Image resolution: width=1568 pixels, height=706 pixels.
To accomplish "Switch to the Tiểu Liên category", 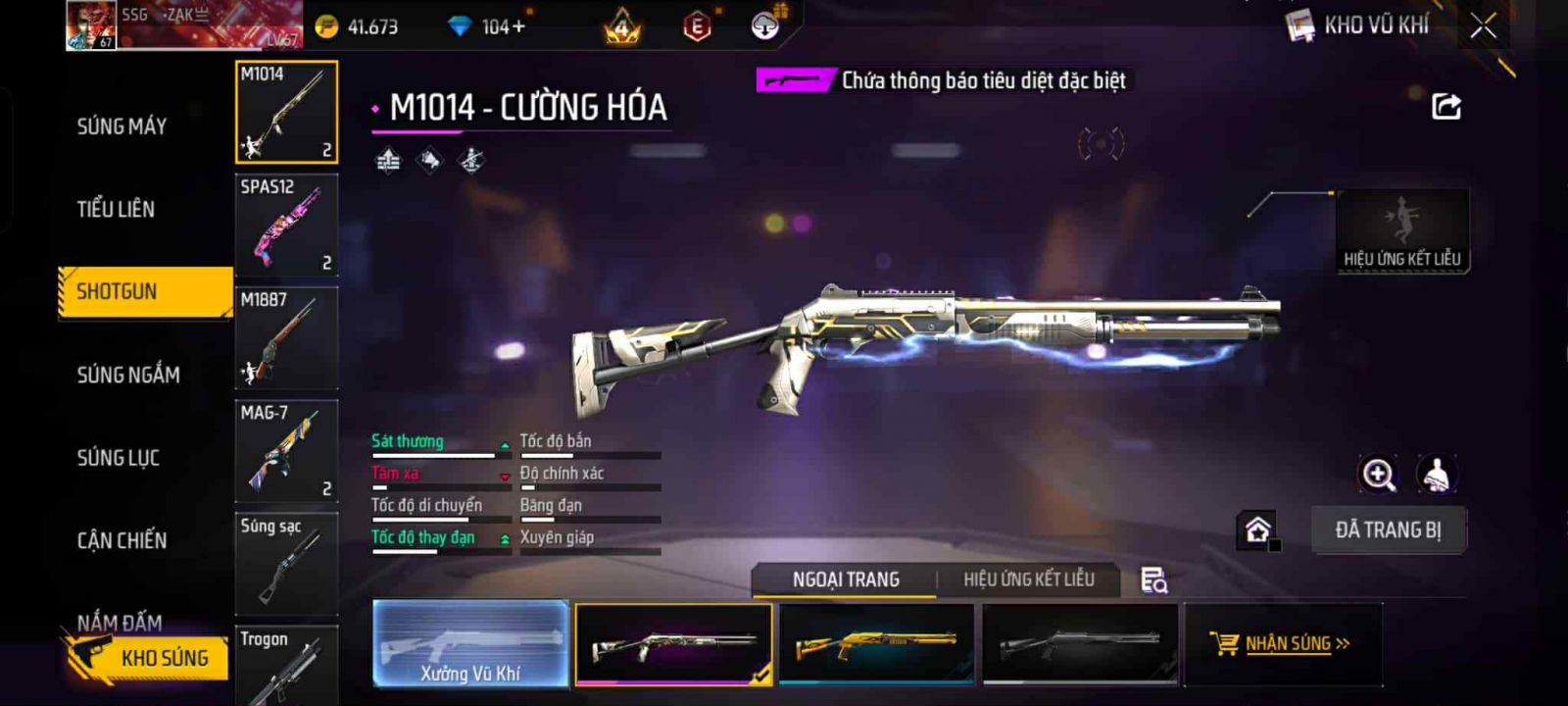I will point(116,209).
